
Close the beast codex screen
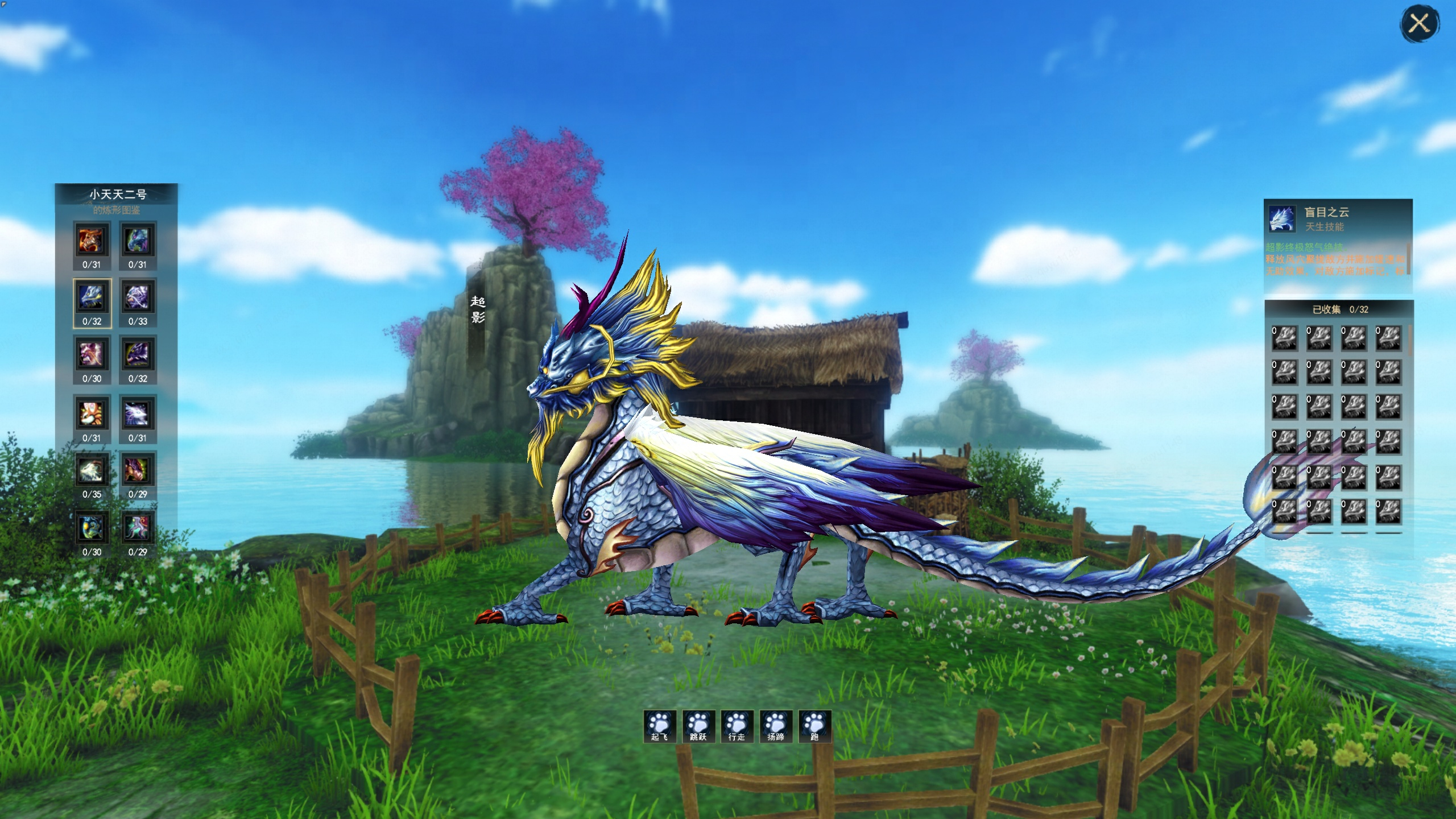tap(1419, 24)
